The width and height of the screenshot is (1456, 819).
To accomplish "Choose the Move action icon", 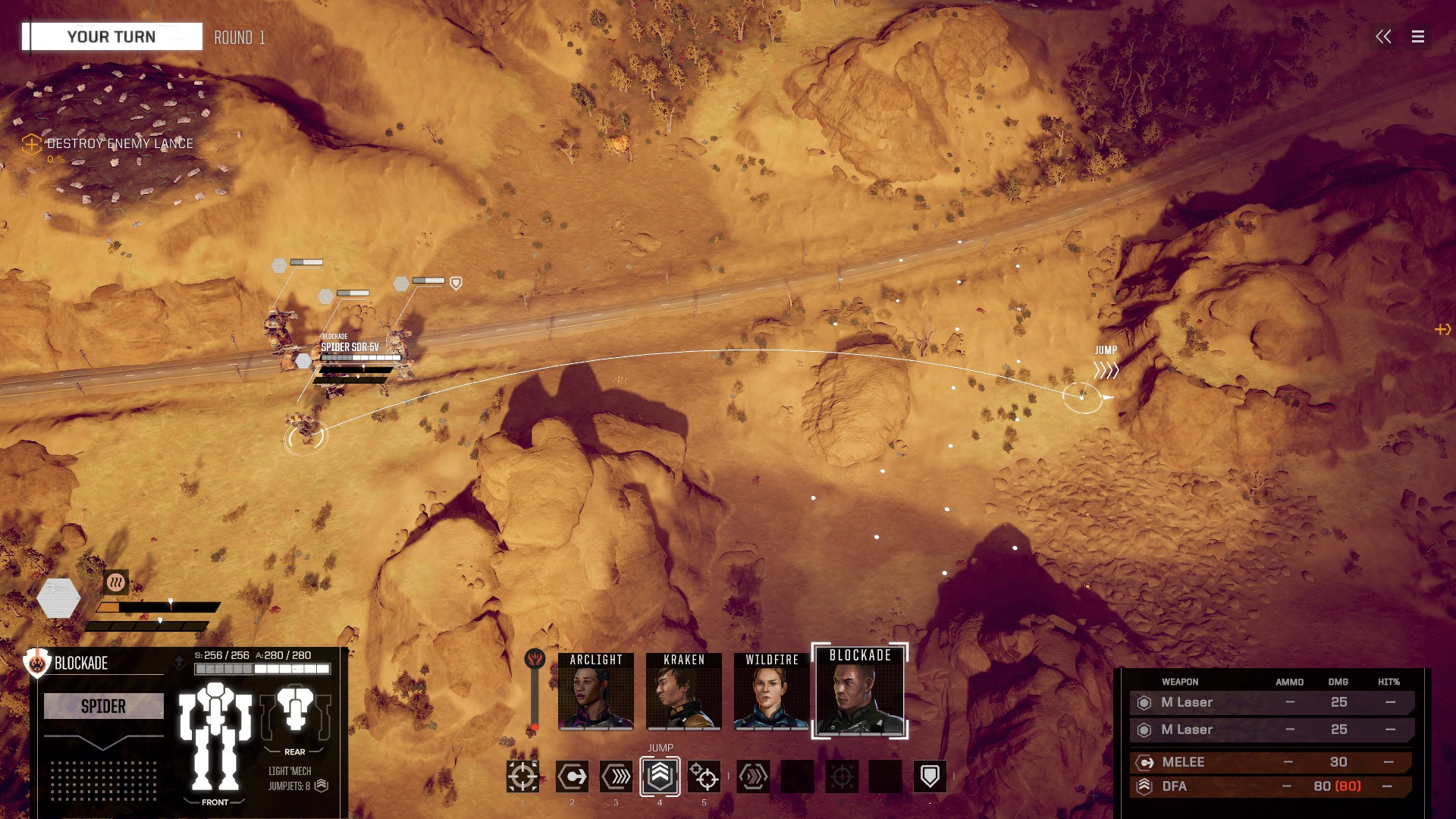I will tap(572, 777).
